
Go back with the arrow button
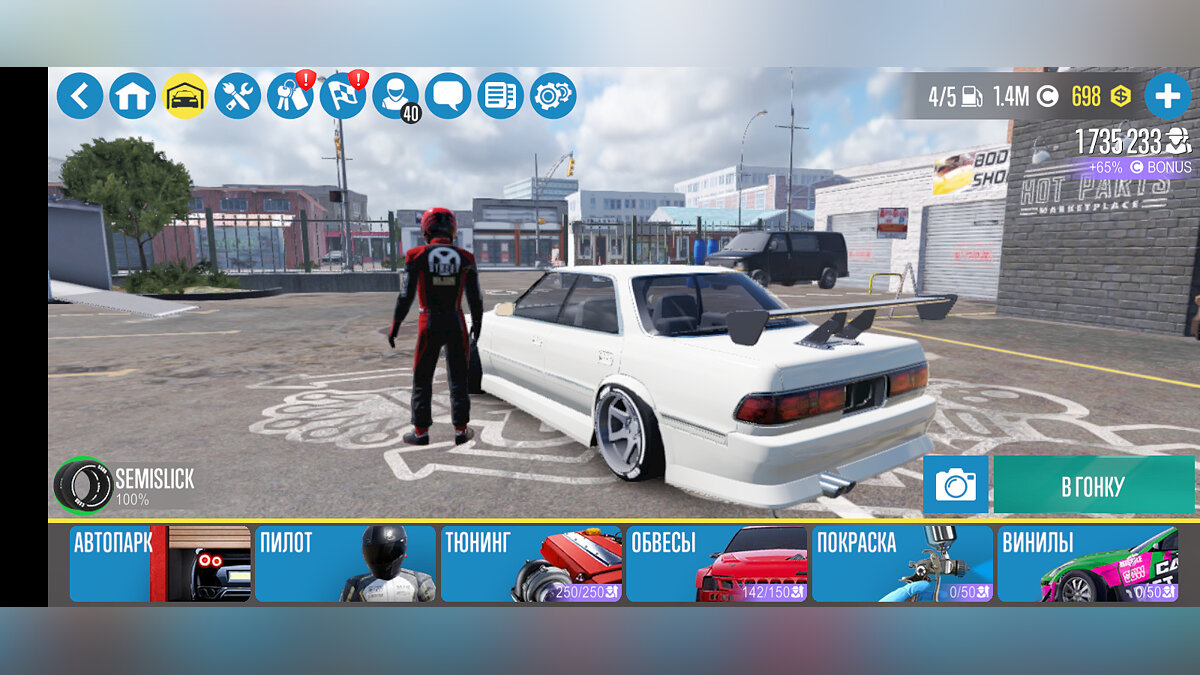click(x=80, y=96)
